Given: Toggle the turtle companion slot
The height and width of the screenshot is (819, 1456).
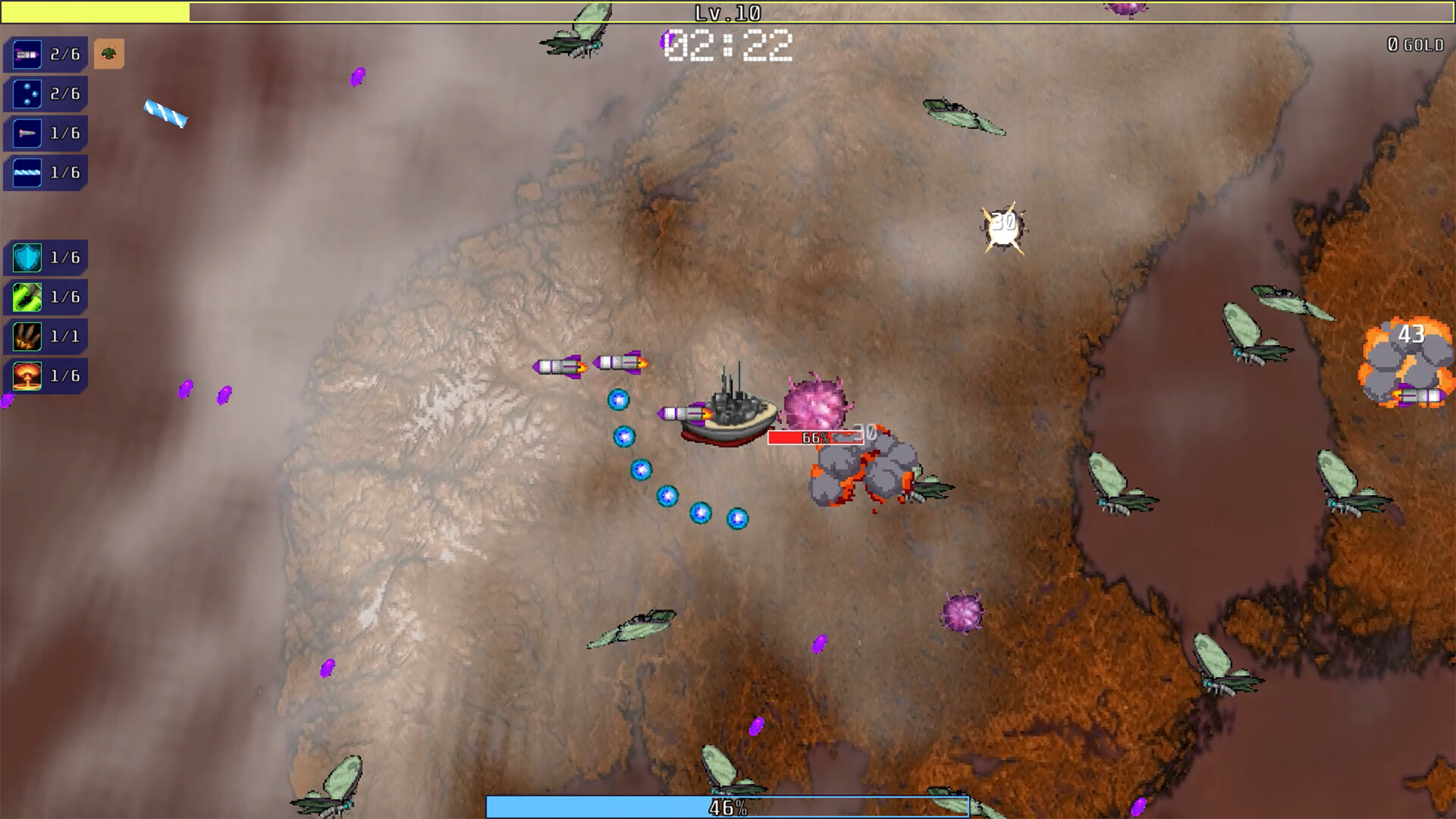Looking at the screenshot, I should tap(109, 54).
